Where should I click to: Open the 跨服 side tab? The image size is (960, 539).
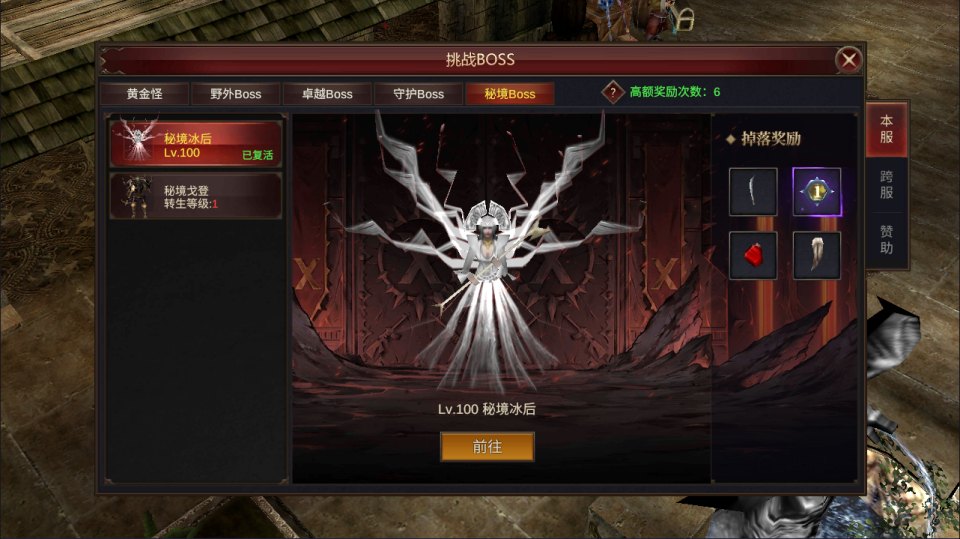click(886, 185)
